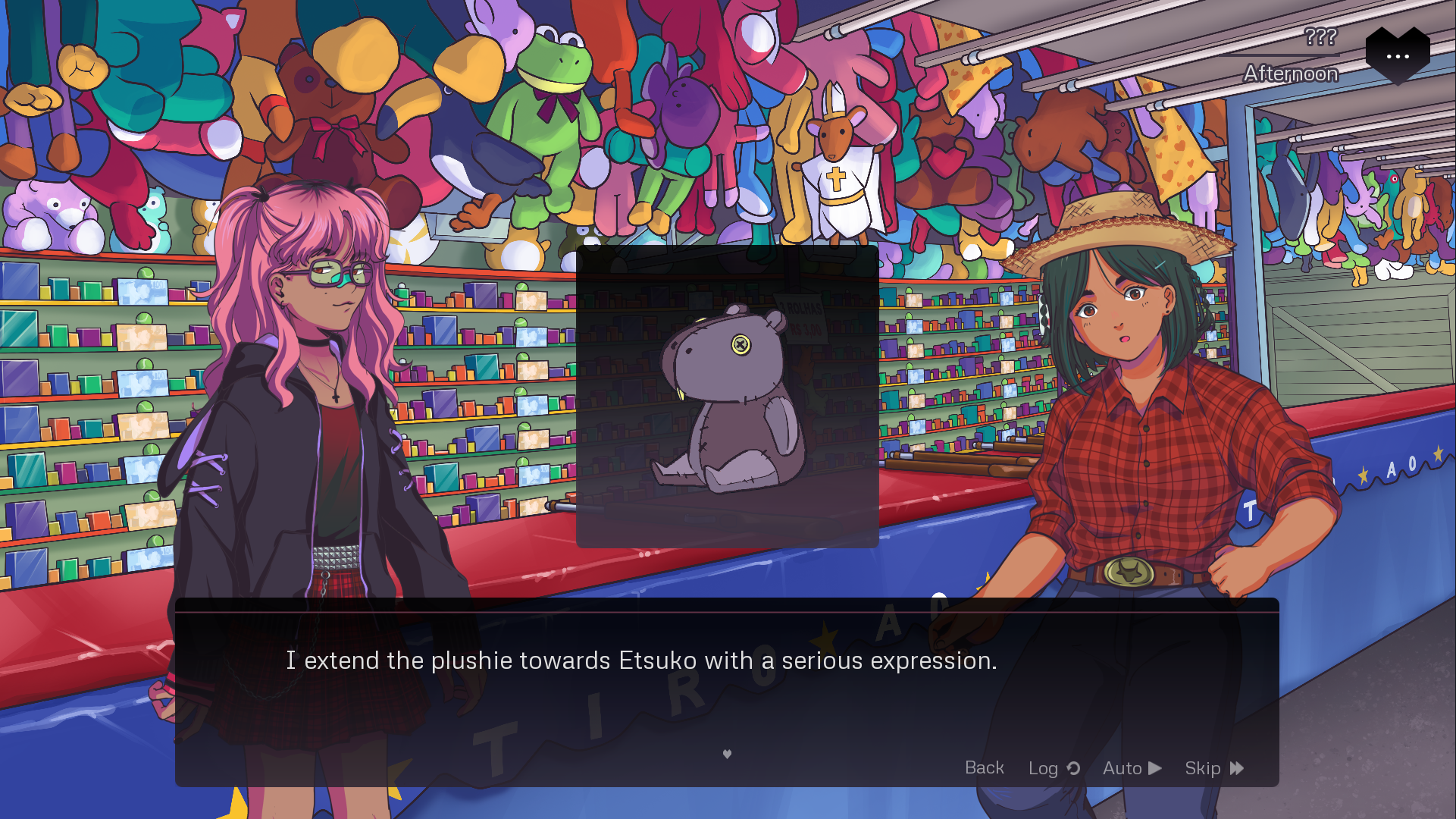The height and width of the screenshot is (819, 1456).
Task: Skip ahead through the dialogue
Action: tap(1213, 768)
